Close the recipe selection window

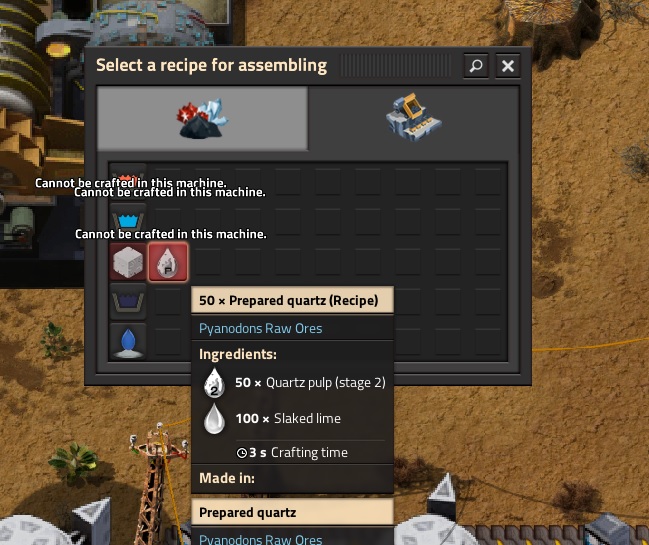click(508, 66)
